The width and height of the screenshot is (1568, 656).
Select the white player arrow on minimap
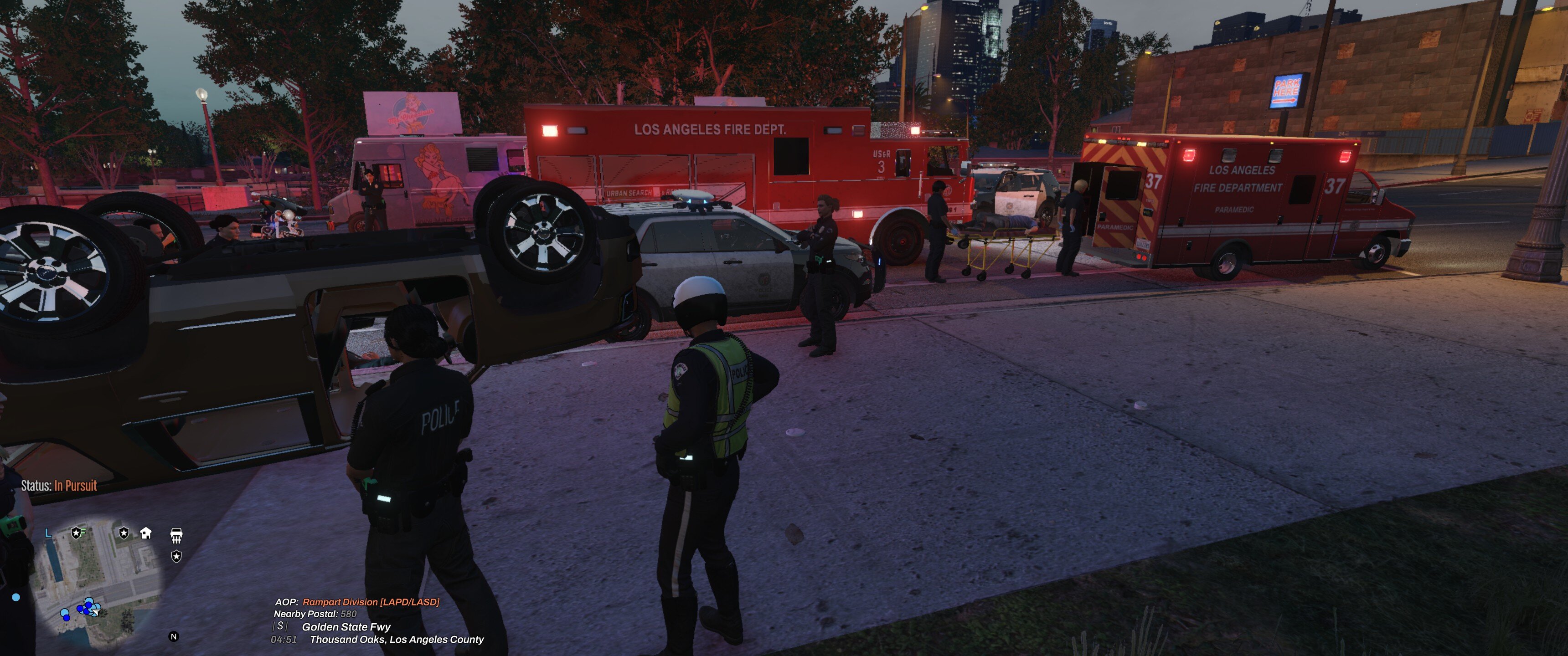(96, 611)
